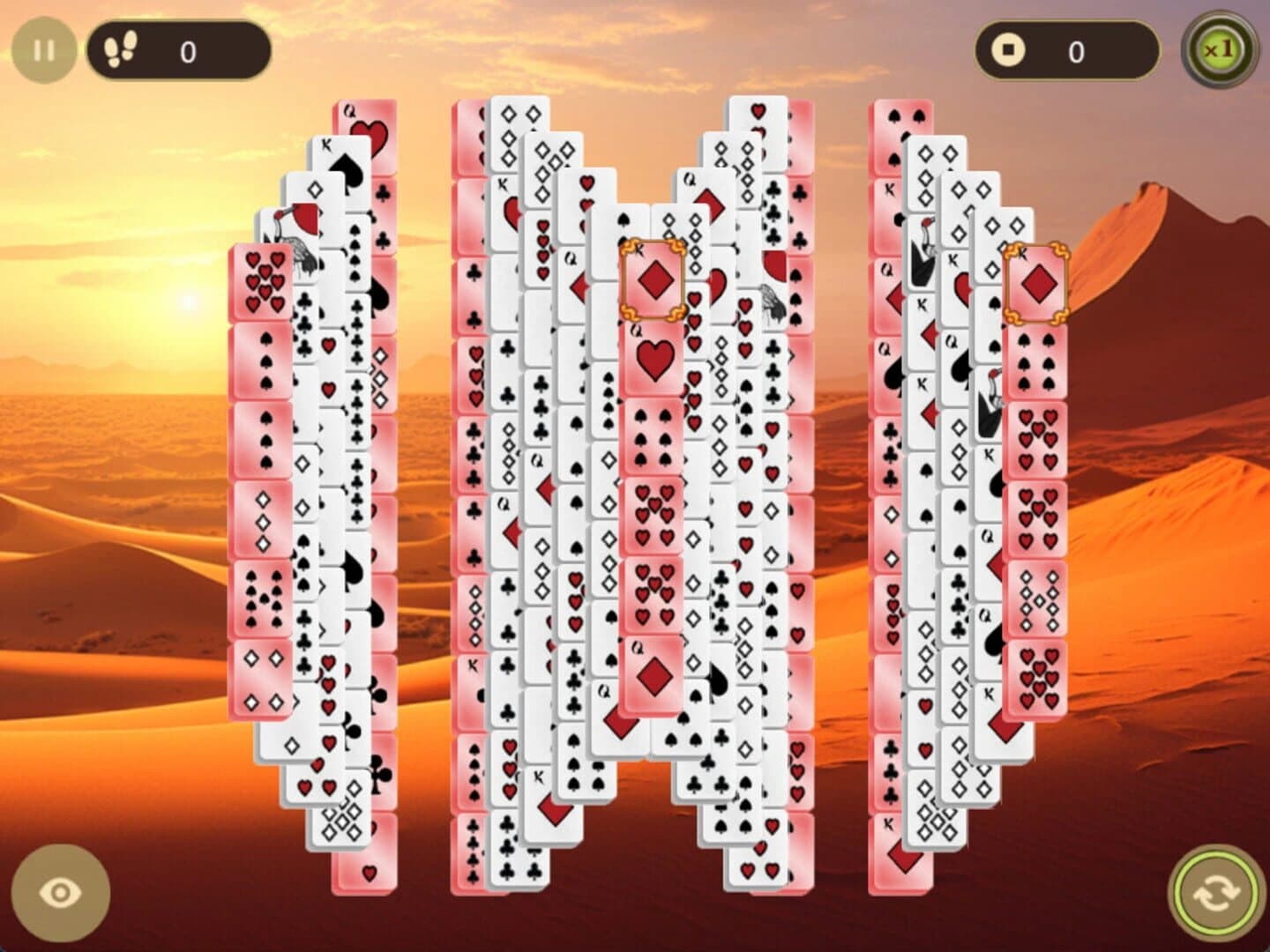Click the coin counter display

pos(1067,50)
